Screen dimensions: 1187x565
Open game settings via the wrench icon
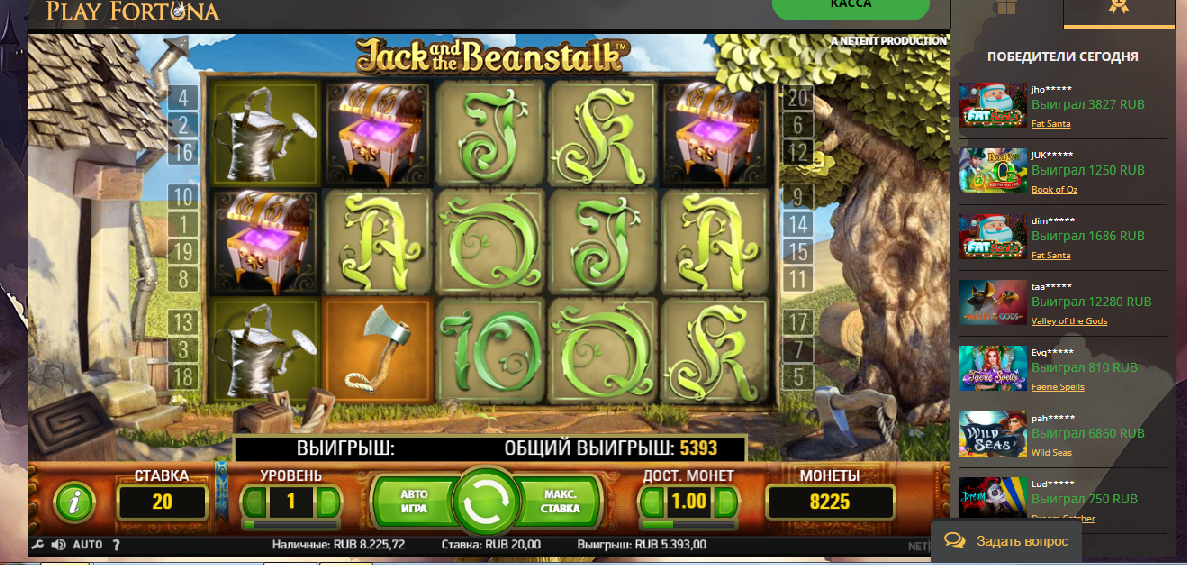click(38, 545)
